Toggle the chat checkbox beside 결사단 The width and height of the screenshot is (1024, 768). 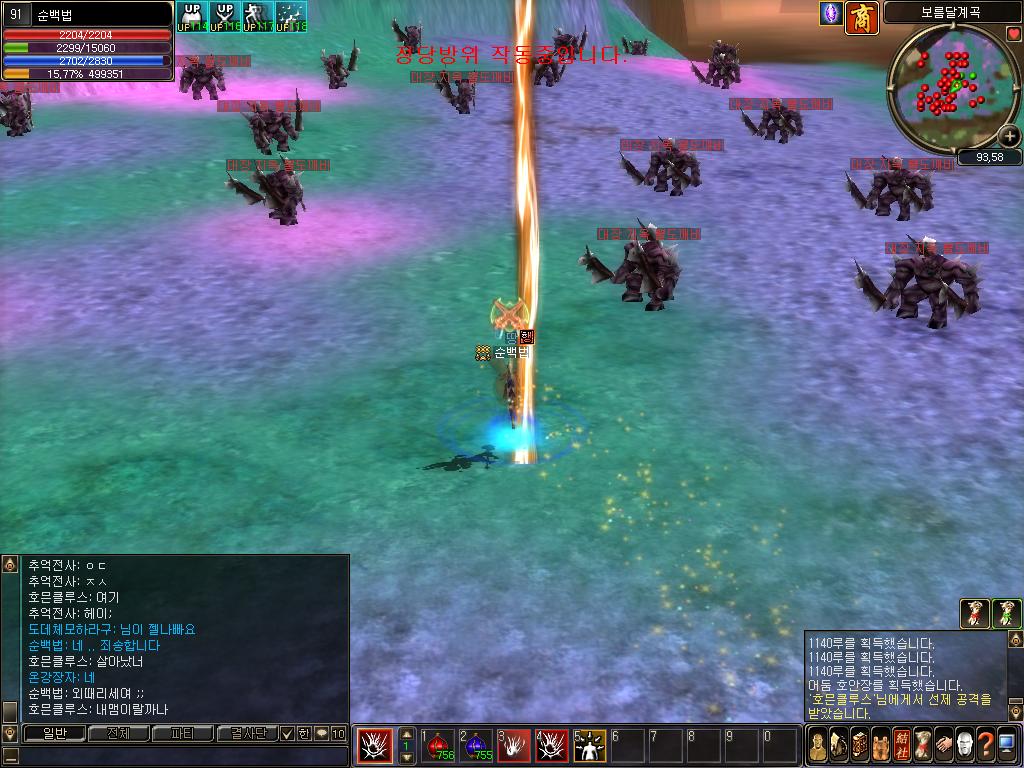point(287,734)
